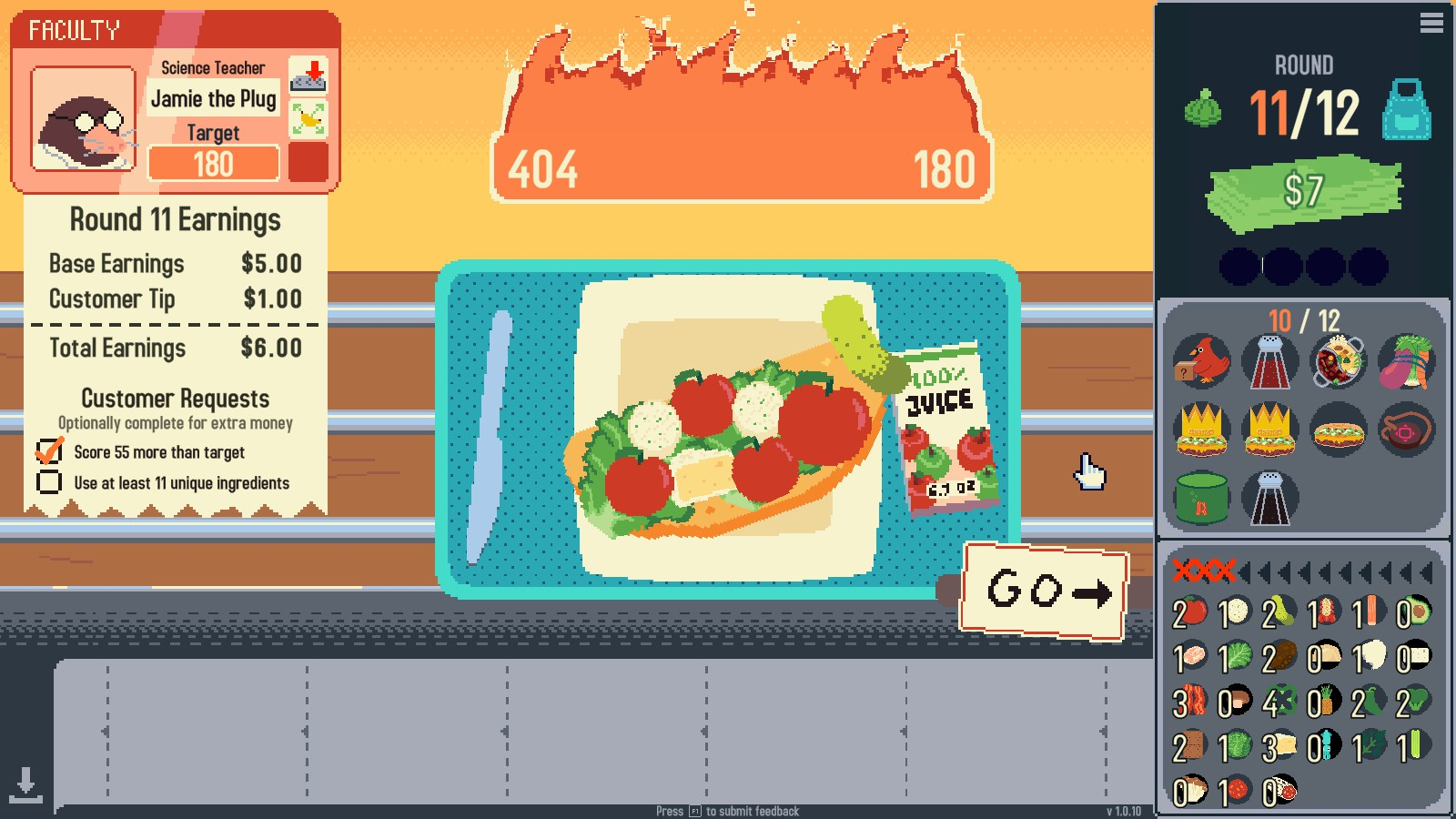Pick the plain sandwich without crown
The width and height of the screenshot is (1456, 819).
(x=1338, y=430)
